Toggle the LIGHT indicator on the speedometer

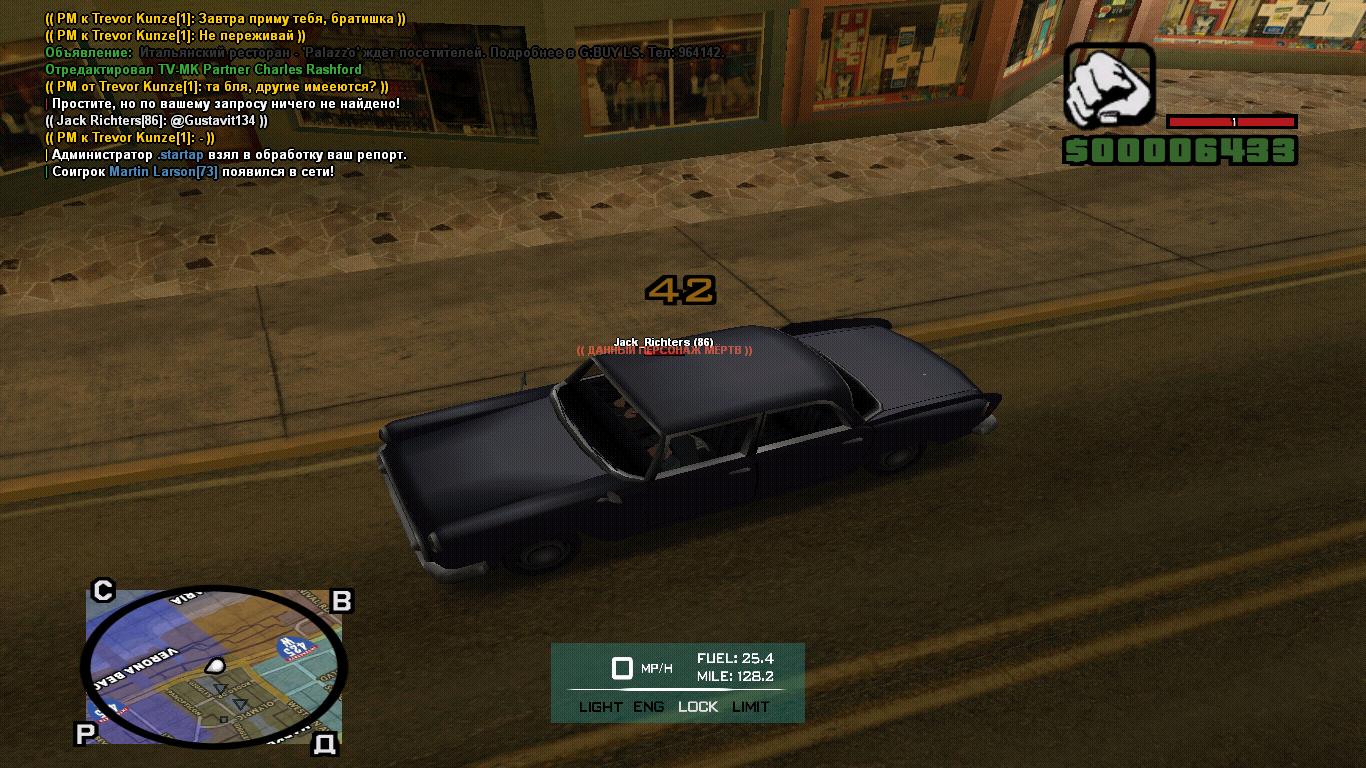point(600,707)
